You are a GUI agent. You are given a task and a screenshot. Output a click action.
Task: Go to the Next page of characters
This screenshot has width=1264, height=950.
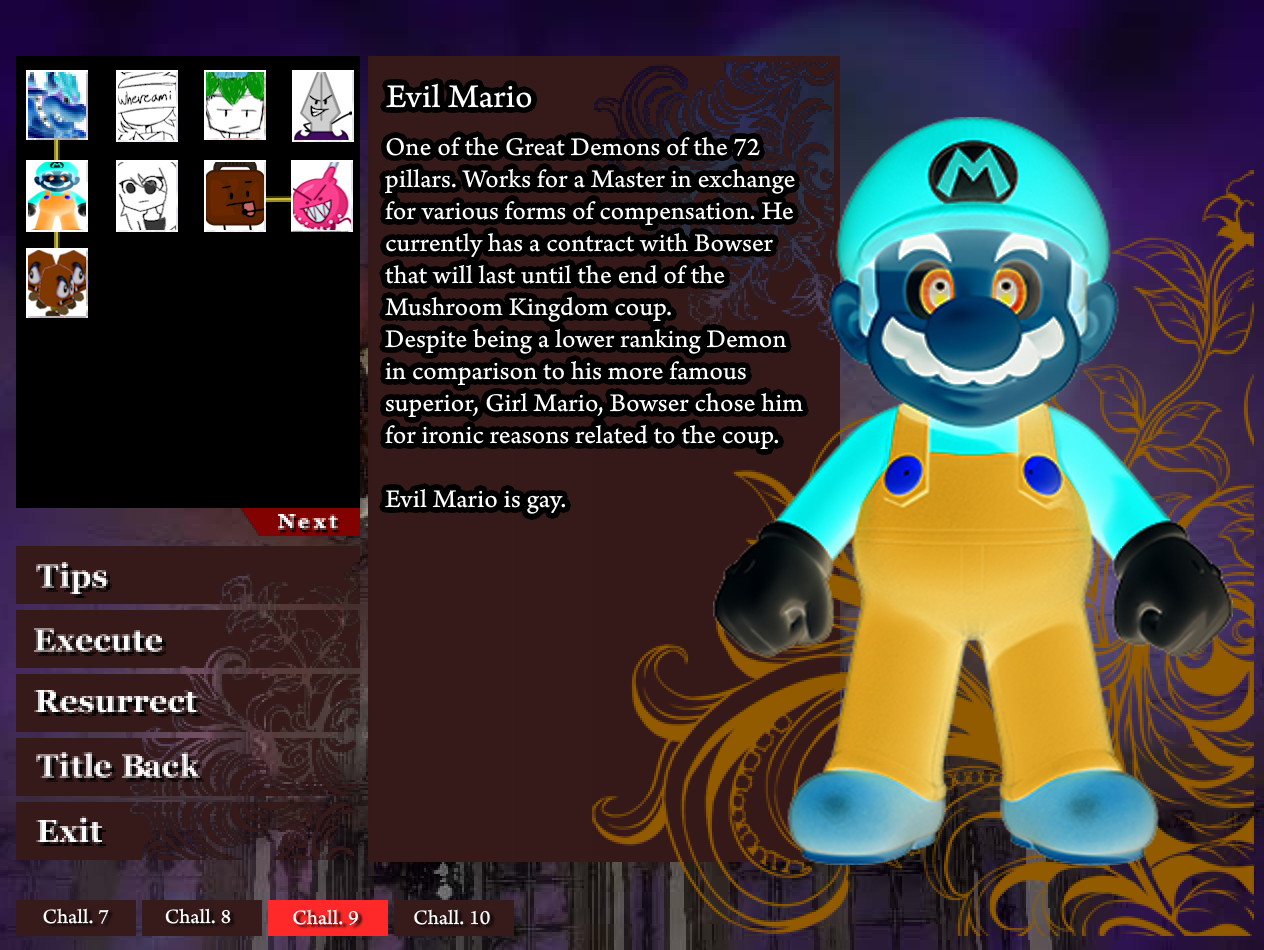[x=307, y=522]
